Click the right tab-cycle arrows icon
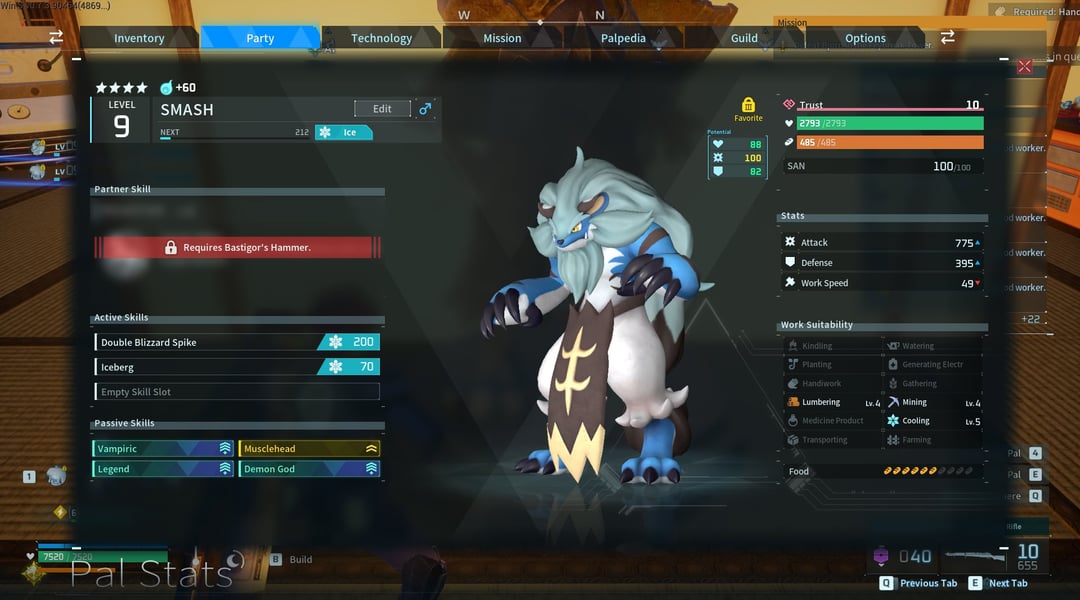The height and width of the screenshot is (600, 1080). point(947,37)
